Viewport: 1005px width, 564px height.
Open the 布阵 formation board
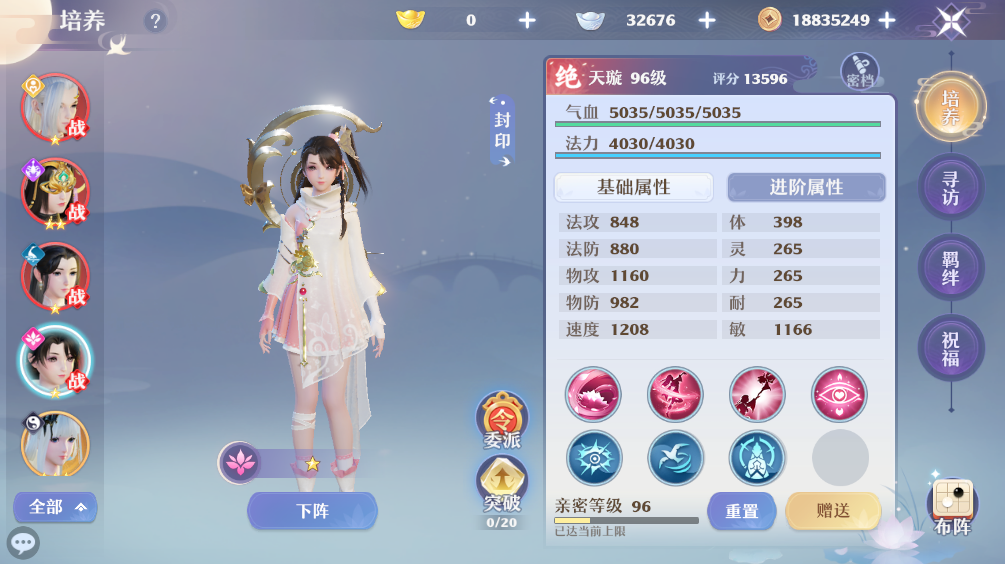tap(952, 507)
